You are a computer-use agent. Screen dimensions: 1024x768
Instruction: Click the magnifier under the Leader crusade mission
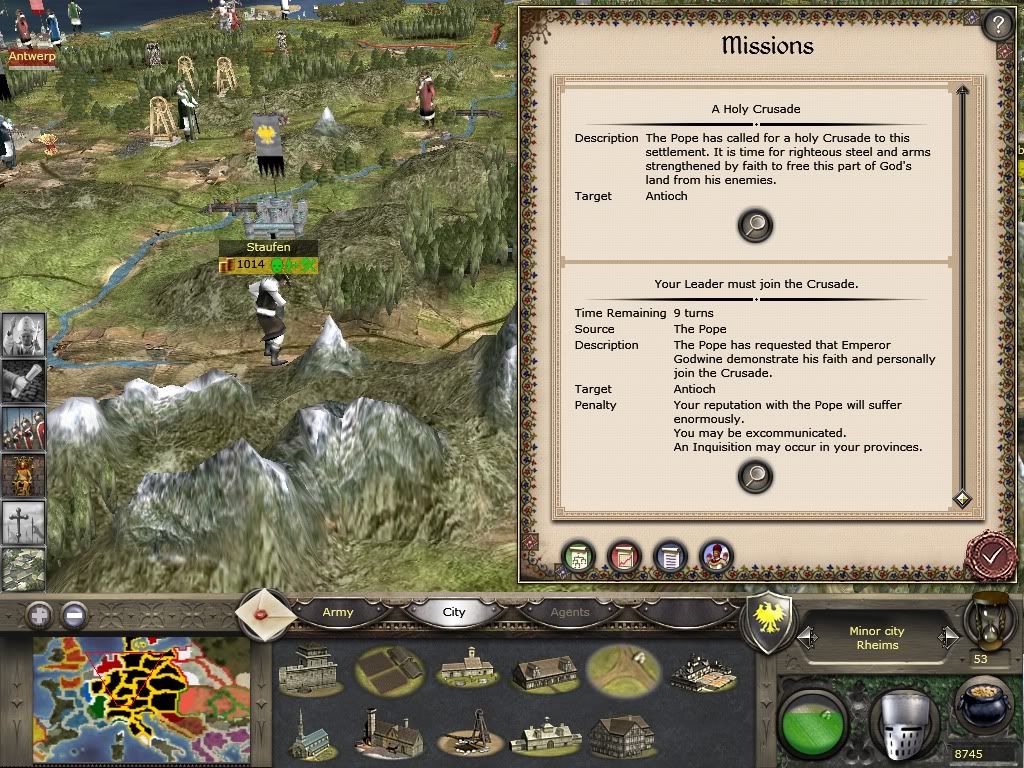point(755,477)
